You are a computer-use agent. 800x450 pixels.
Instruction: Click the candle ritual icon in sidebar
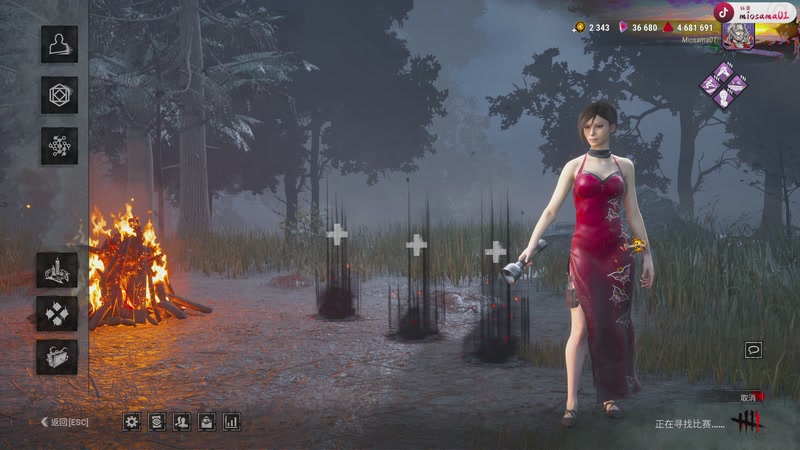[57, 270]
